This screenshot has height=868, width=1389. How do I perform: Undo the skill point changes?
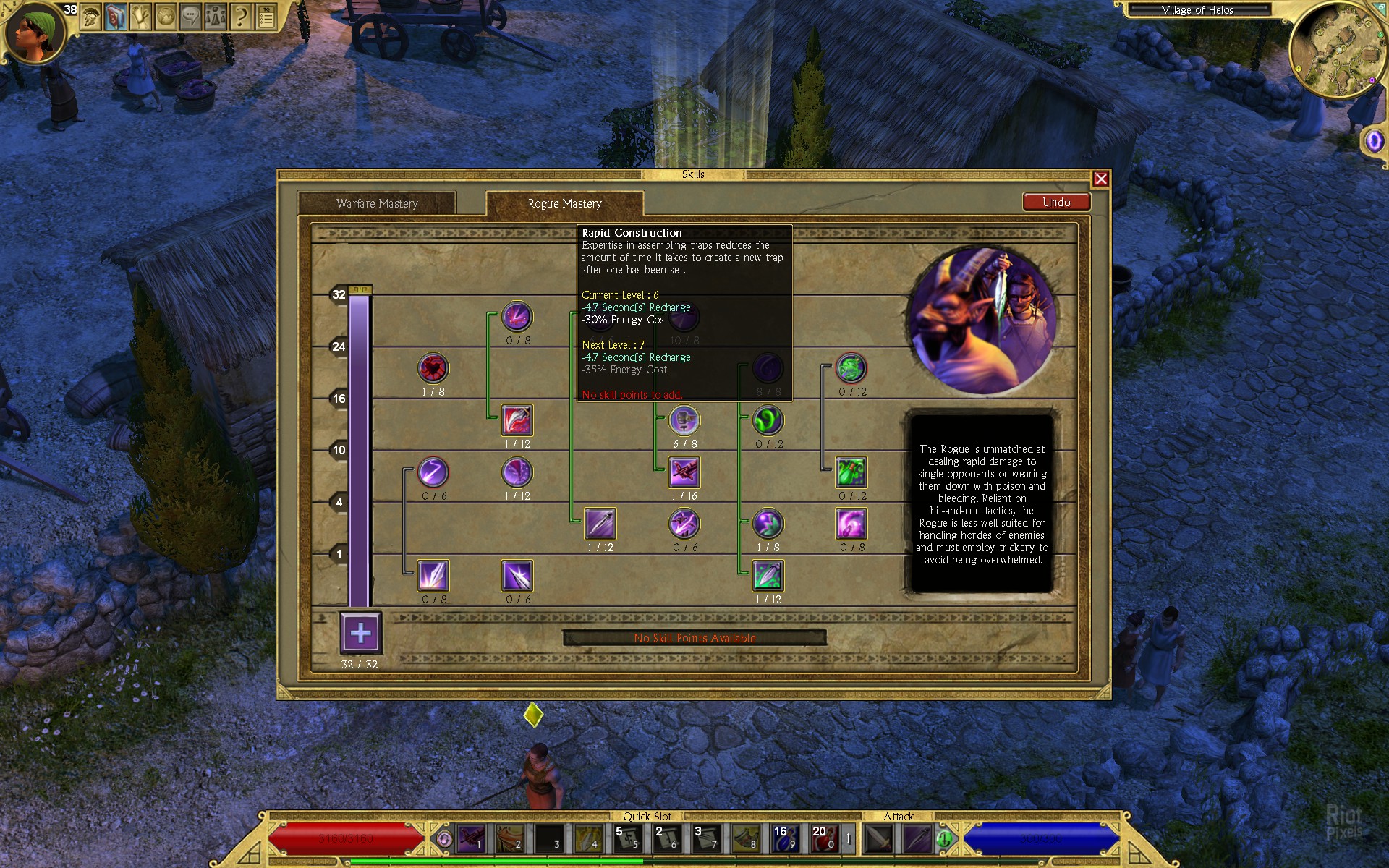point(1056,203)
